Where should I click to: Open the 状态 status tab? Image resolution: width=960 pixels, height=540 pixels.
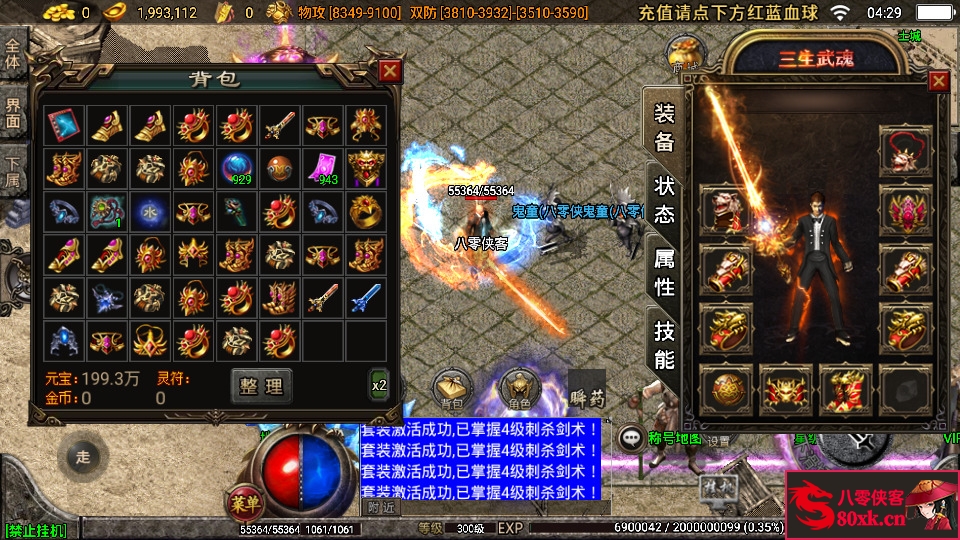[665, 199]
